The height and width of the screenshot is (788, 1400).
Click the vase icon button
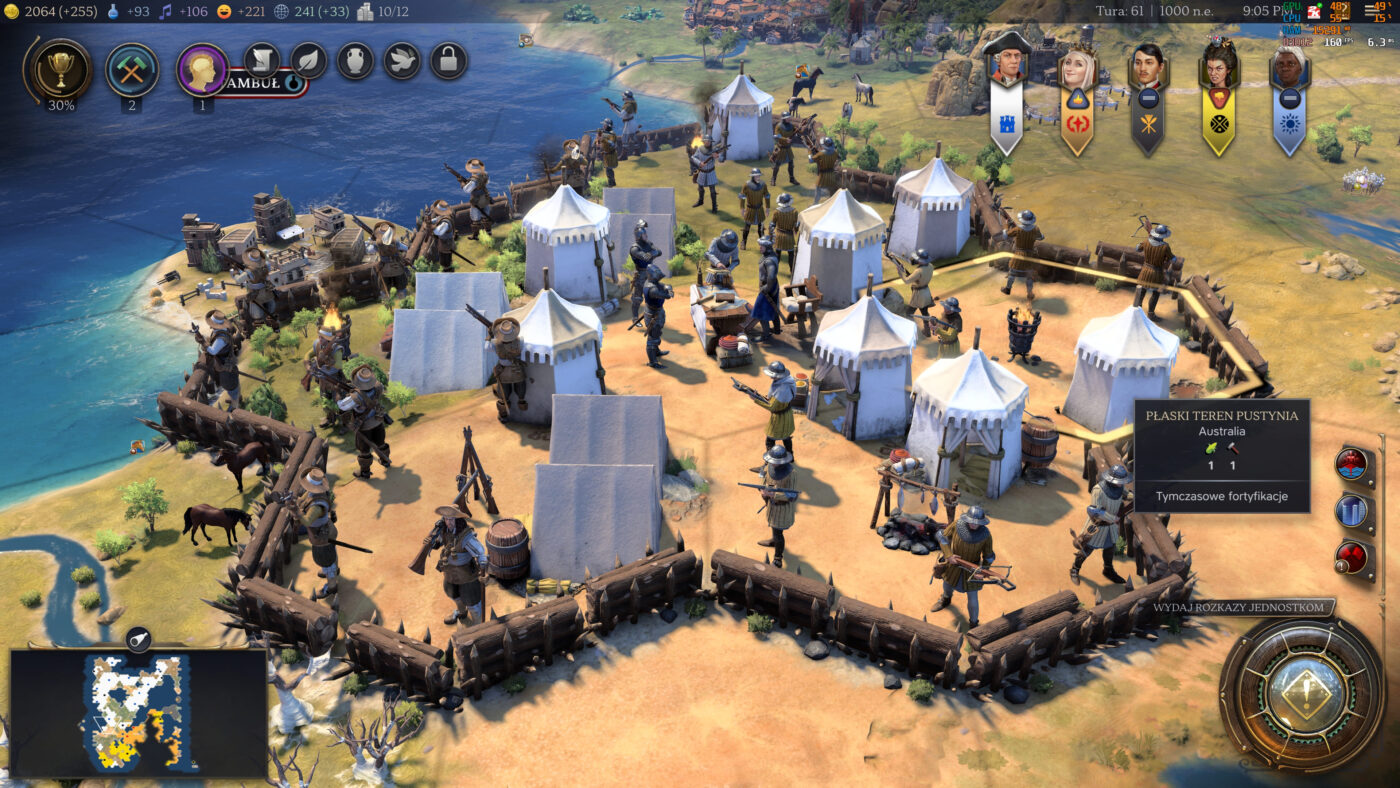pyautogui.click(x=355, y=61)
